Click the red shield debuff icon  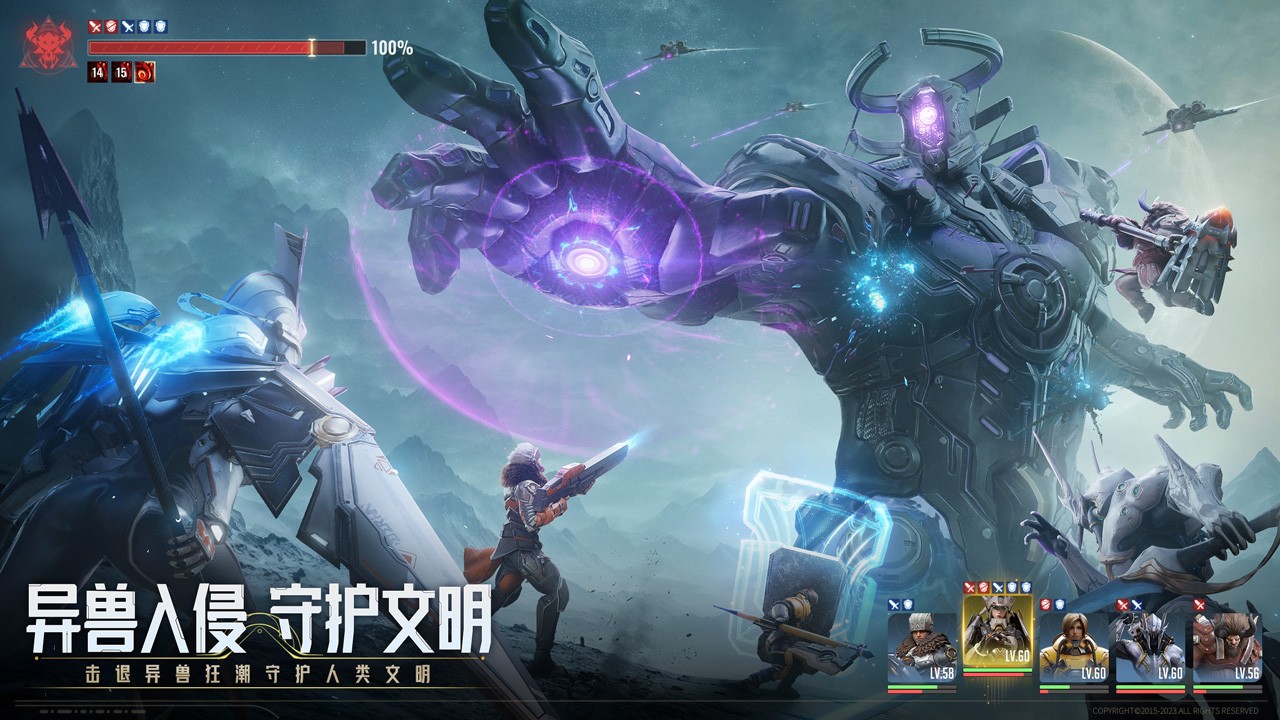[x=111, y=27]
